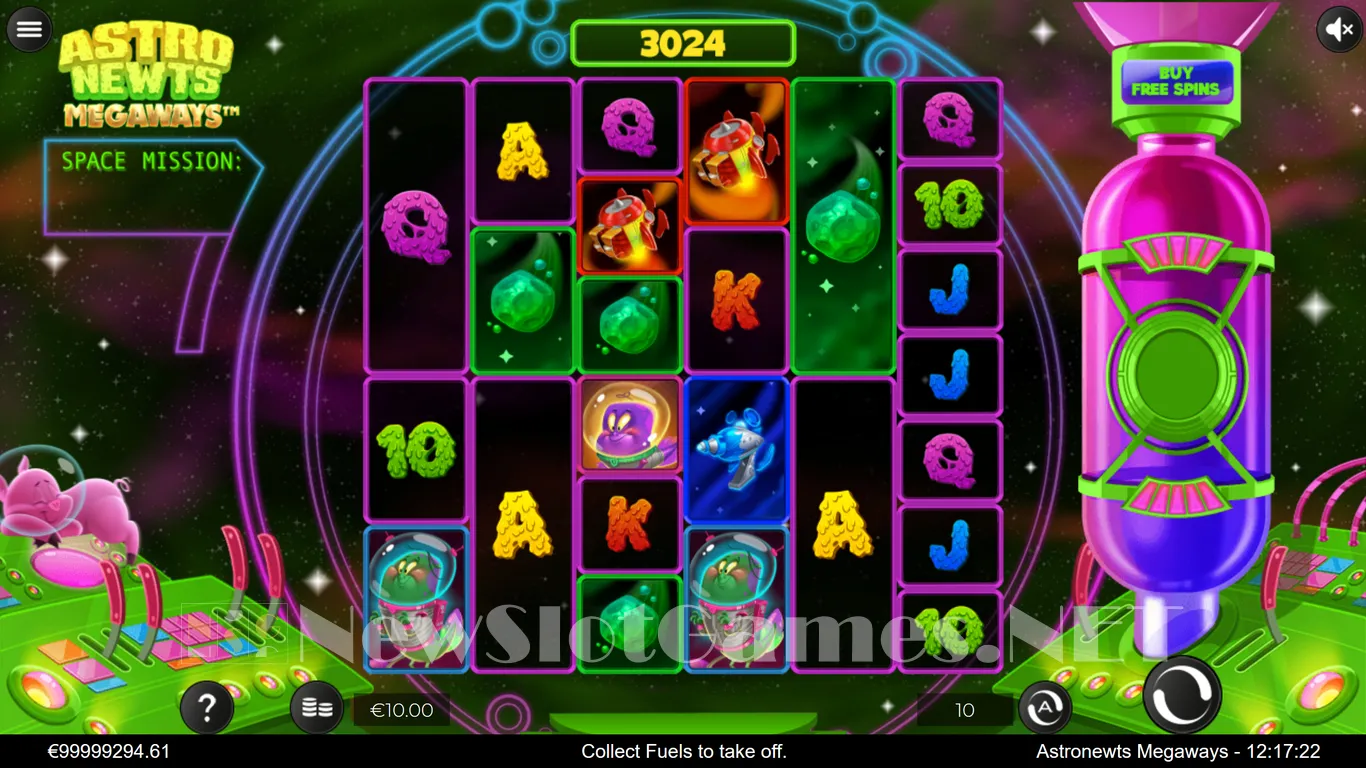
Task: Spin the reels with the spin button
Action: coord(1182,695)
